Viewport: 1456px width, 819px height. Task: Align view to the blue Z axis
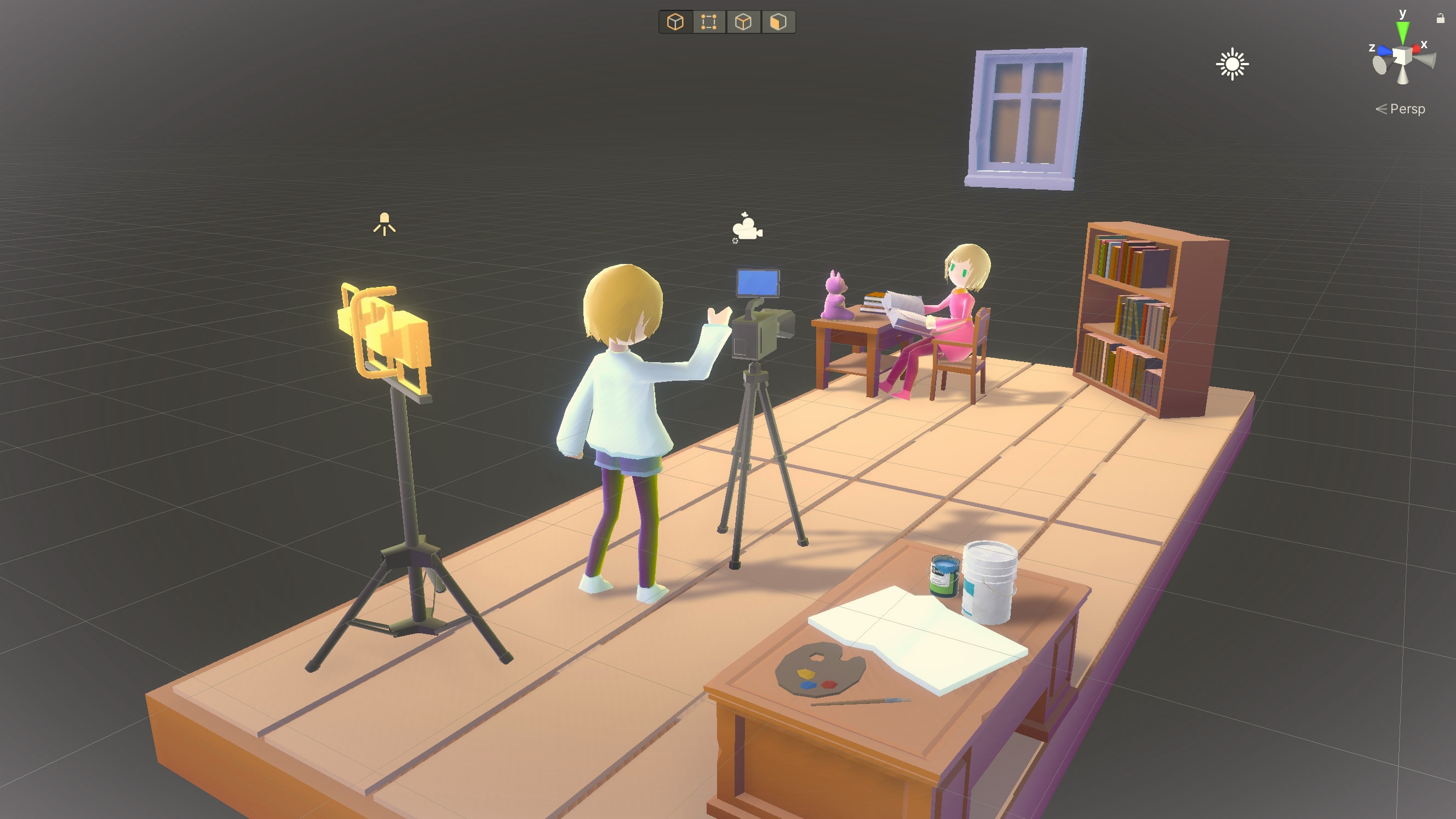pyautogui.click(x=1384, y=51)
